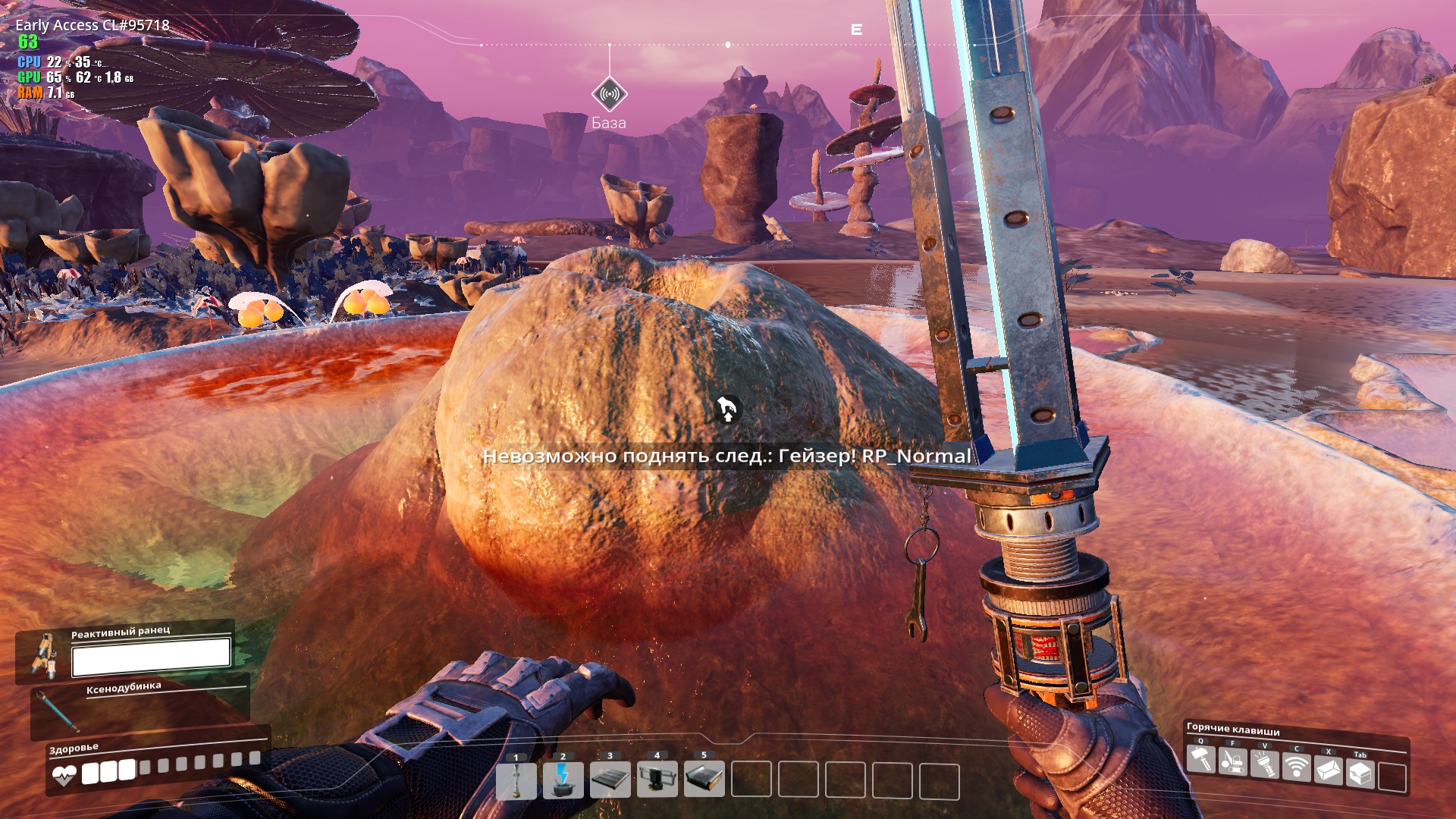Toggle the flashlight icon
This screenshot has height=819, width=1456.
(1265, 764)
